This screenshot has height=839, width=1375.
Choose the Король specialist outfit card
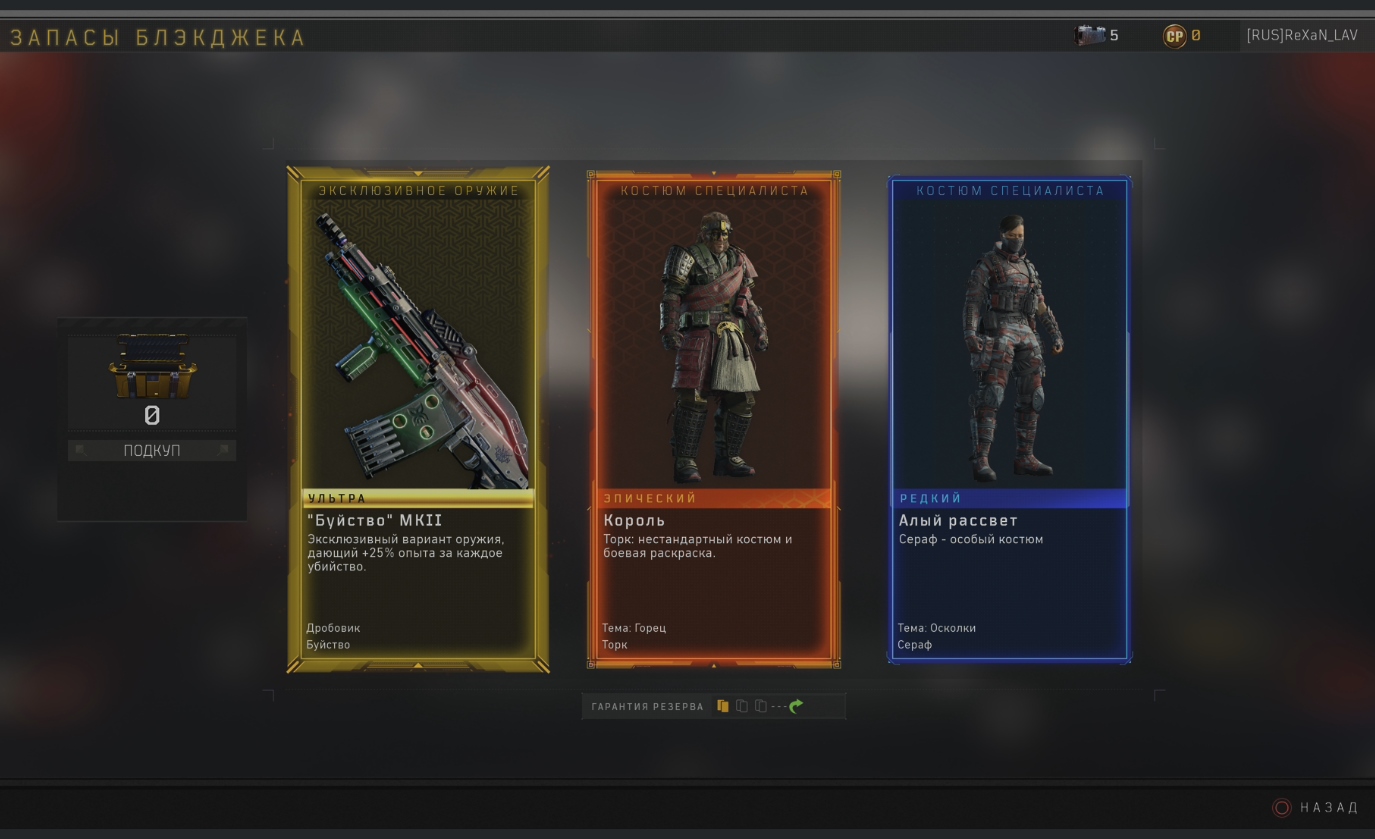713,420
